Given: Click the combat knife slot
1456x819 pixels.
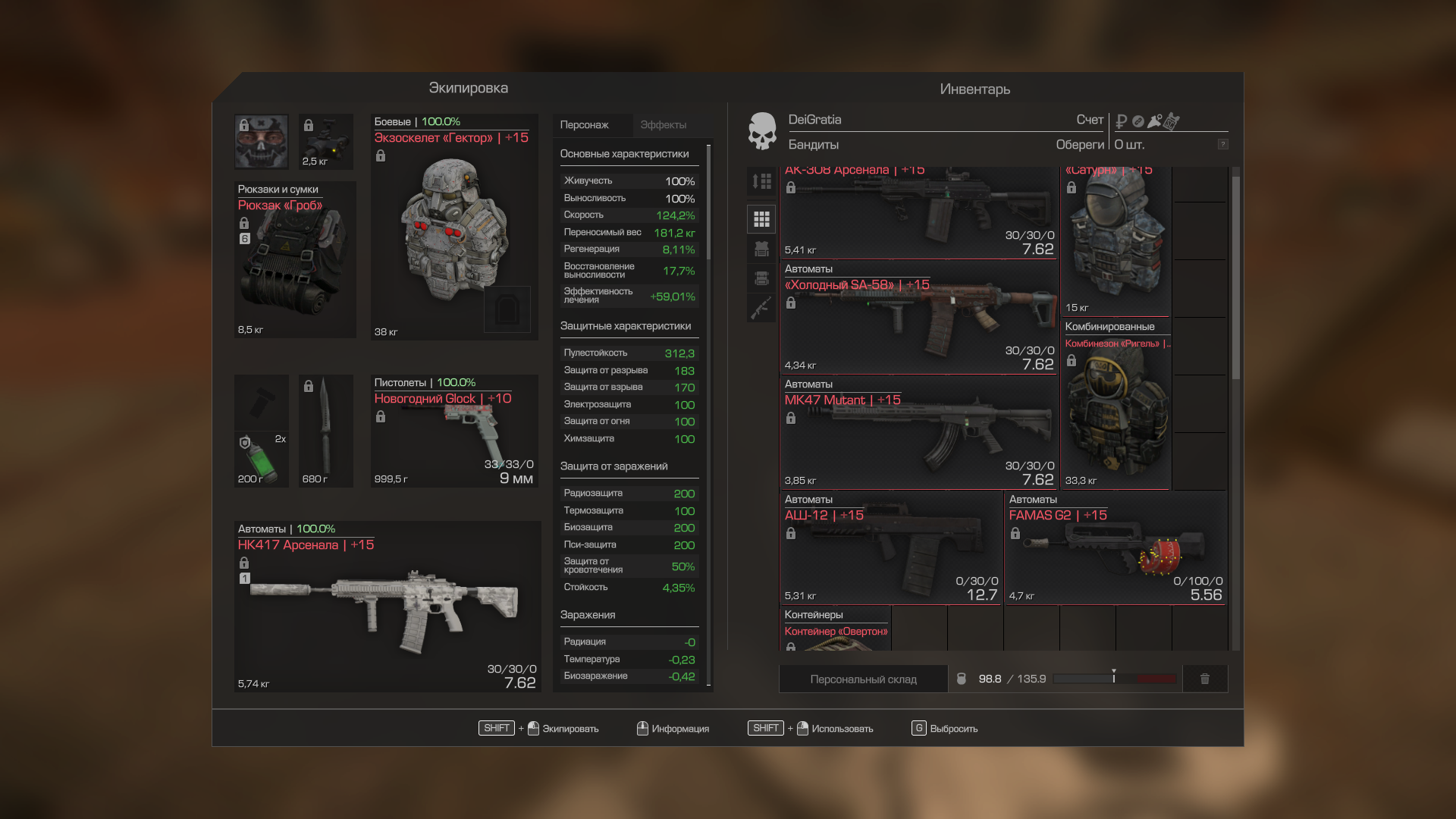Looking at the screenshot, I should coord(325,431).
